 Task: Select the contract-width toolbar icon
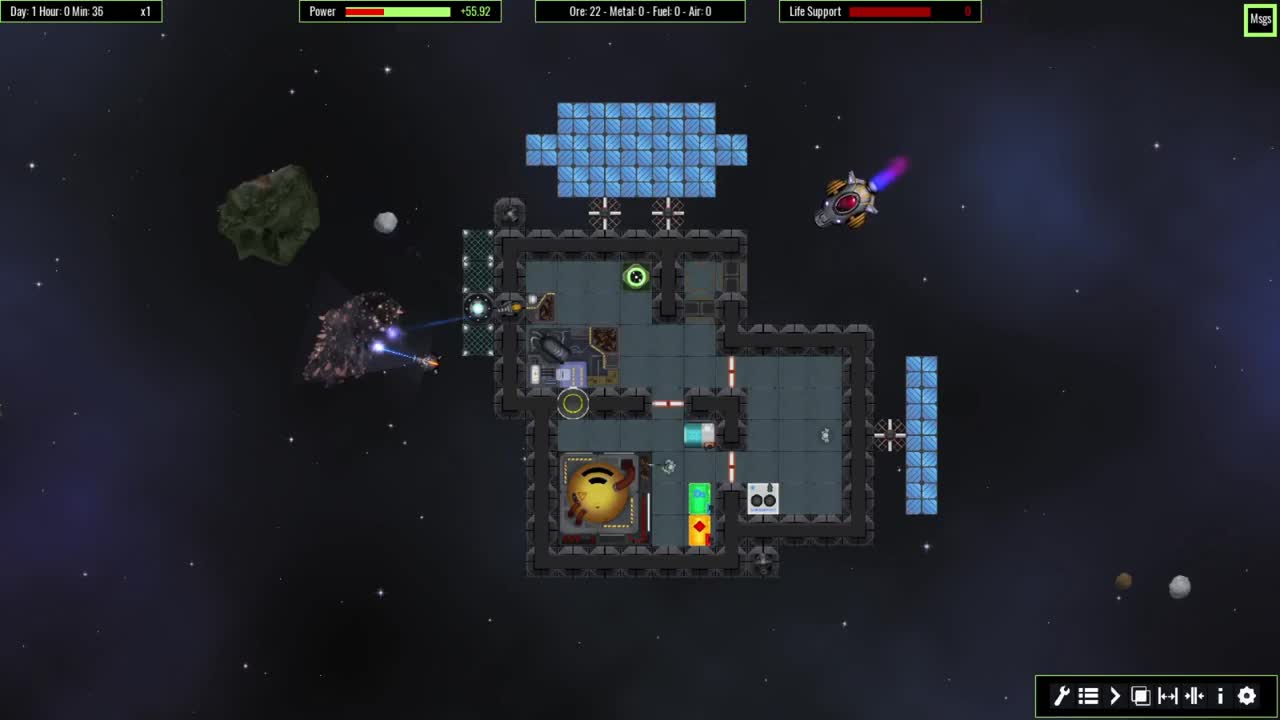tap(1194, 696)
